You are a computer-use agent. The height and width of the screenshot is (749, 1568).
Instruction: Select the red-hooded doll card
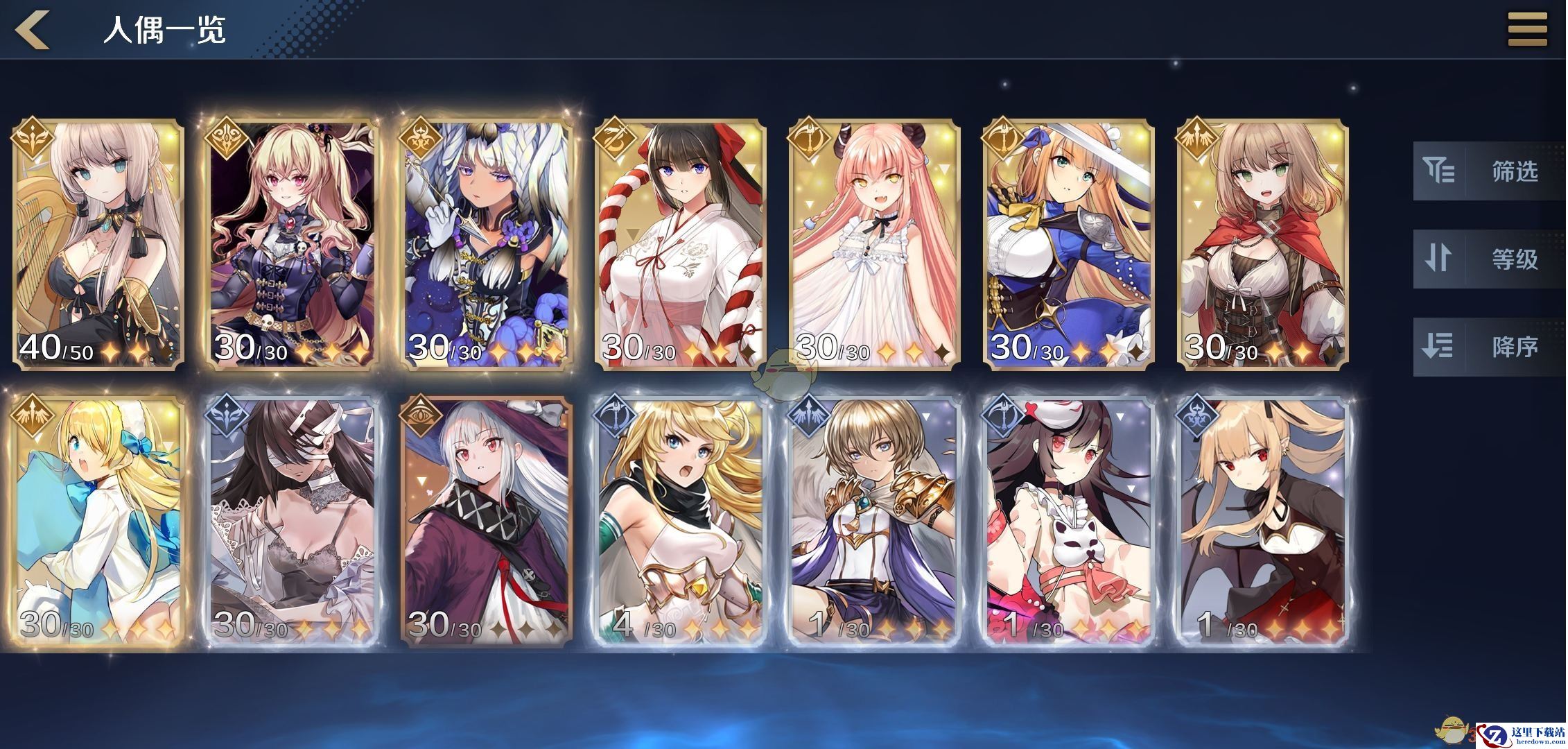click(x=1263, y=244)
